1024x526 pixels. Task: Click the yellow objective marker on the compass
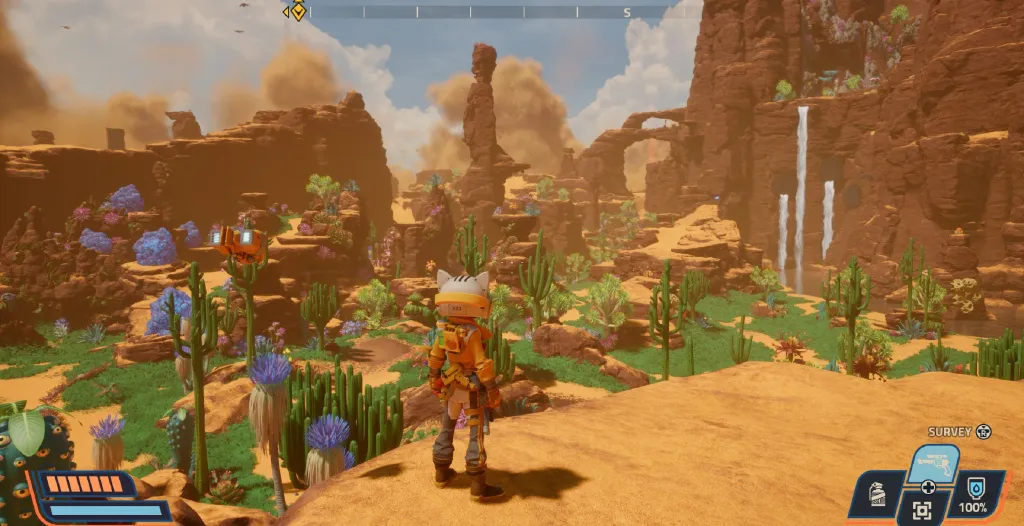pos(296,12)
